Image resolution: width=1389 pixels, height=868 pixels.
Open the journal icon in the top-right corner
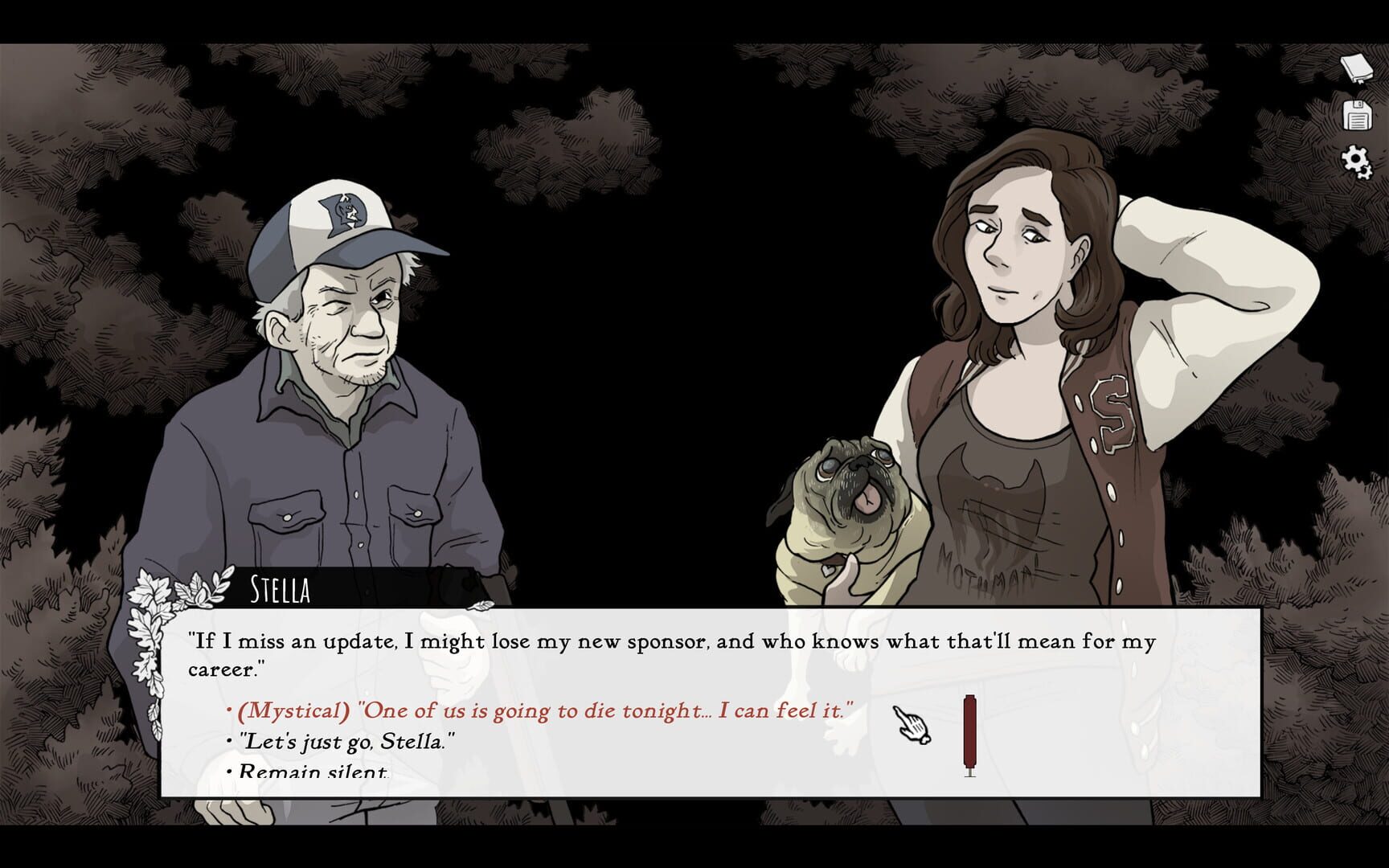click(1358, 68)
